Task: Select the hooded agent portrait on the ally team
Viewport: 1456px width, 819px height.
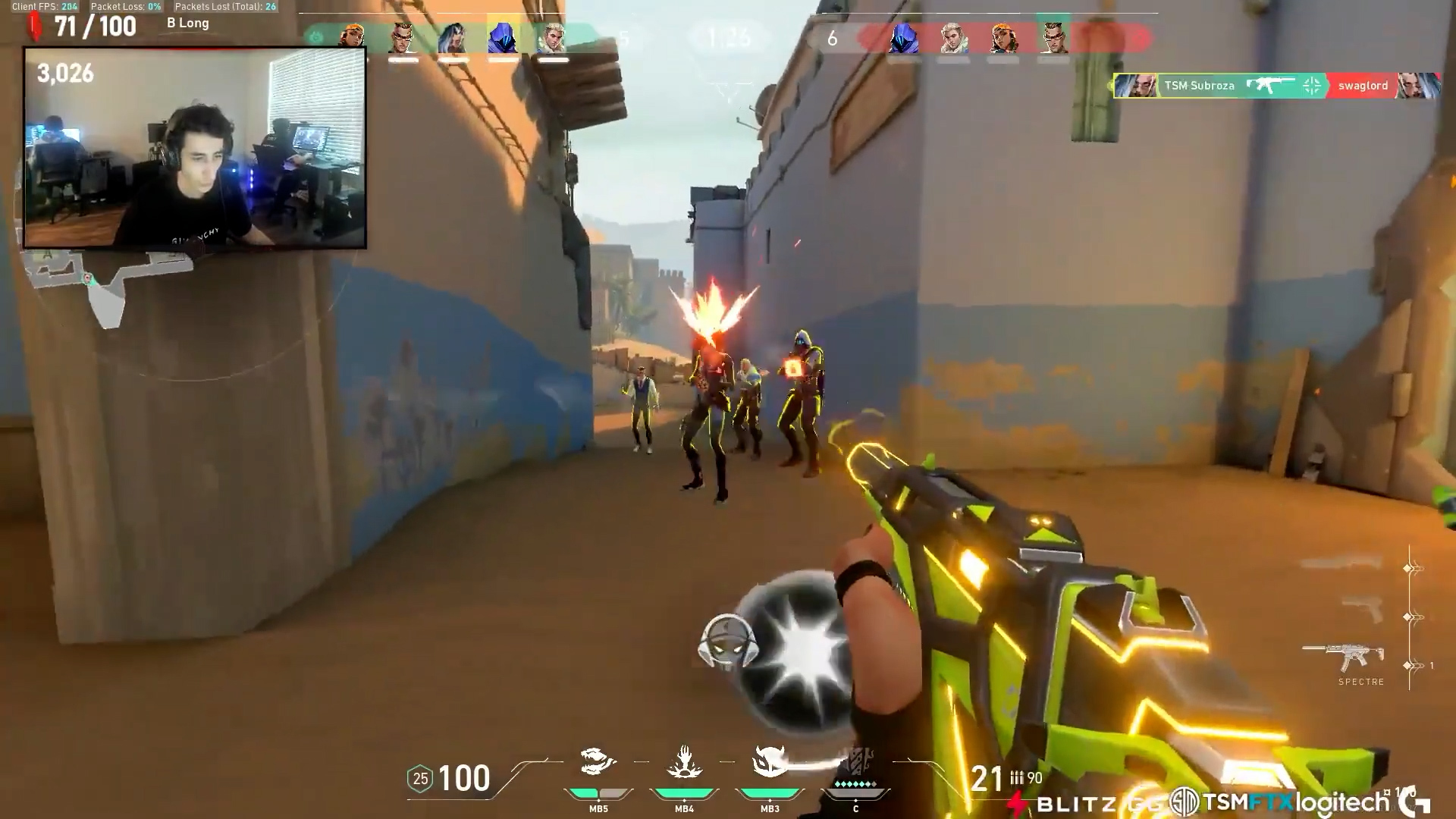Action: point(504,36)
